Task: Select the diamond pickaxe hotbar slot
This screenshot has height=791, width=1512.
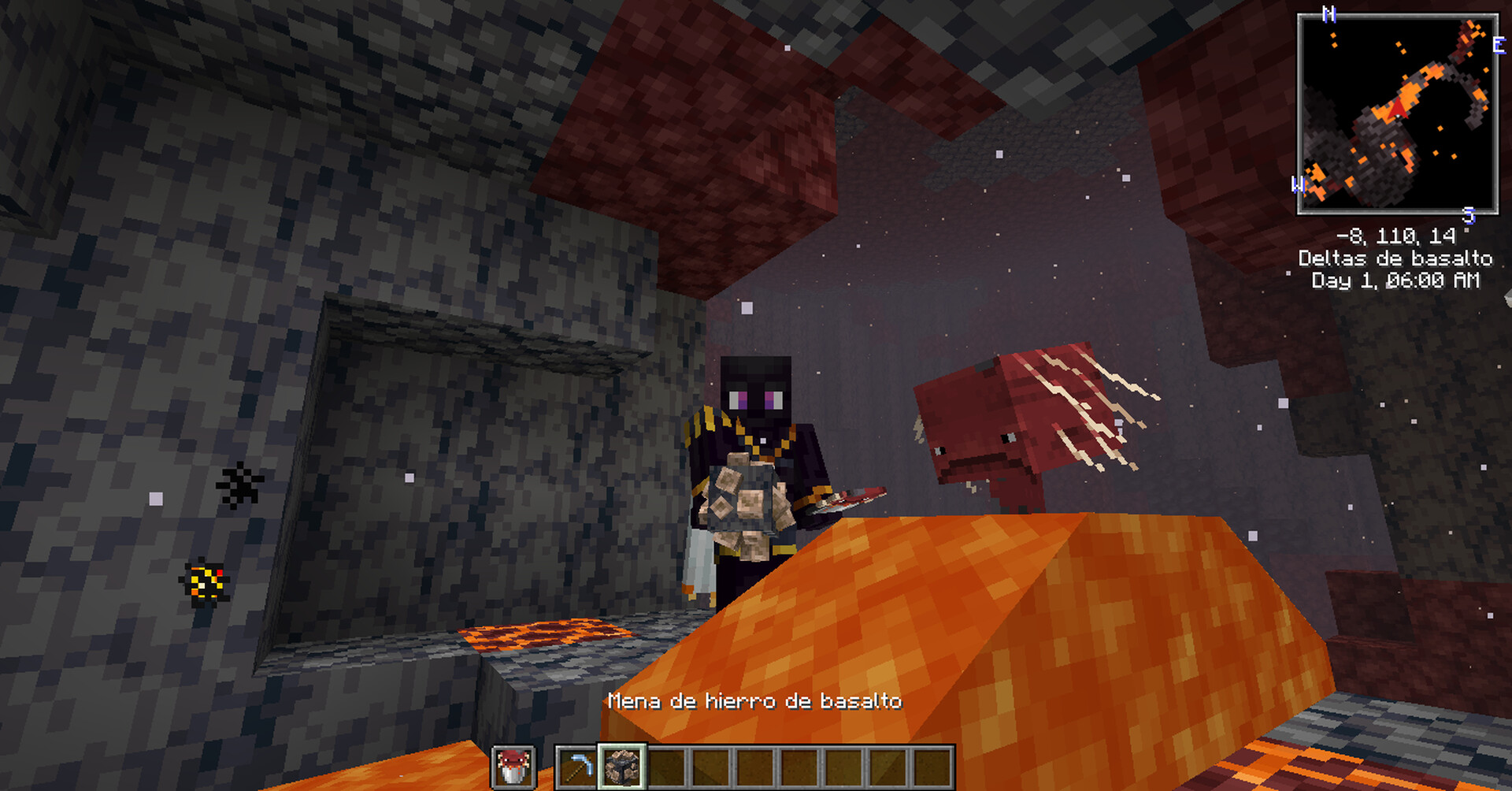Action: click(x=576, y=767)
